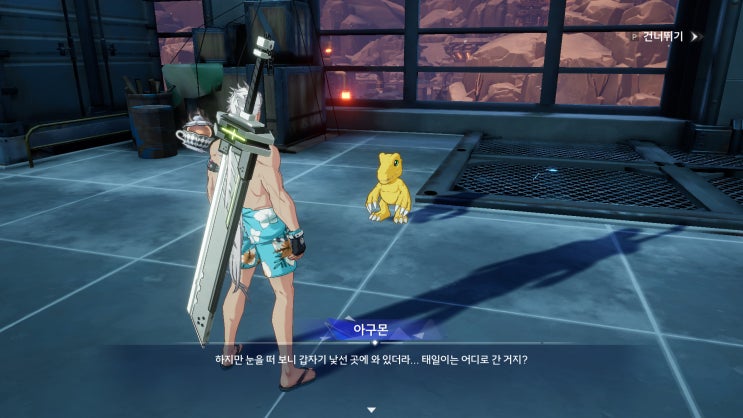Advance dialogue with the down arrow indicator
Screen dimensions: 743x418
[371, 409]
